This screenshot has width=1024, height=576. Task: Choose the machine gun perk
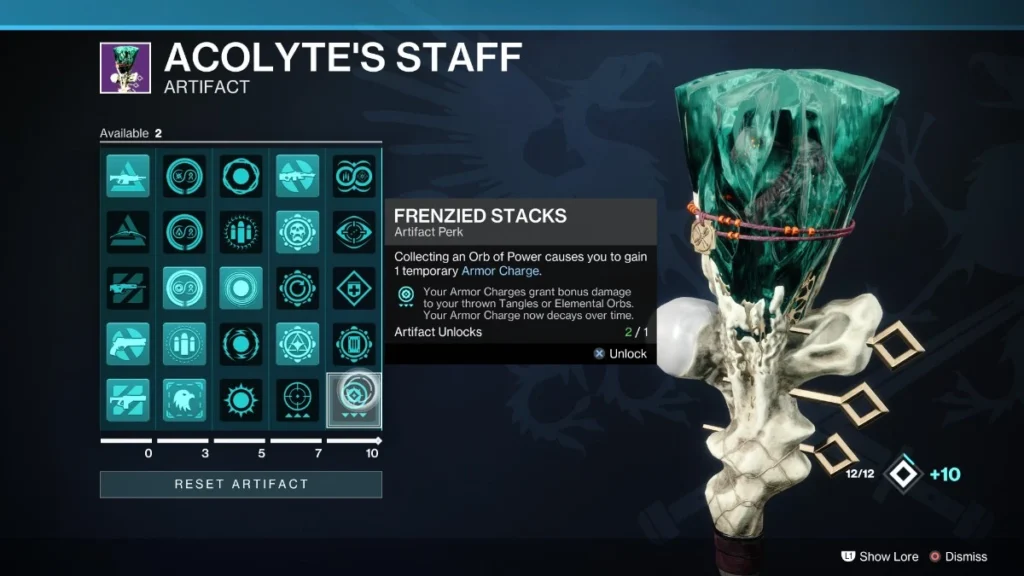click(x=128, y=175)
